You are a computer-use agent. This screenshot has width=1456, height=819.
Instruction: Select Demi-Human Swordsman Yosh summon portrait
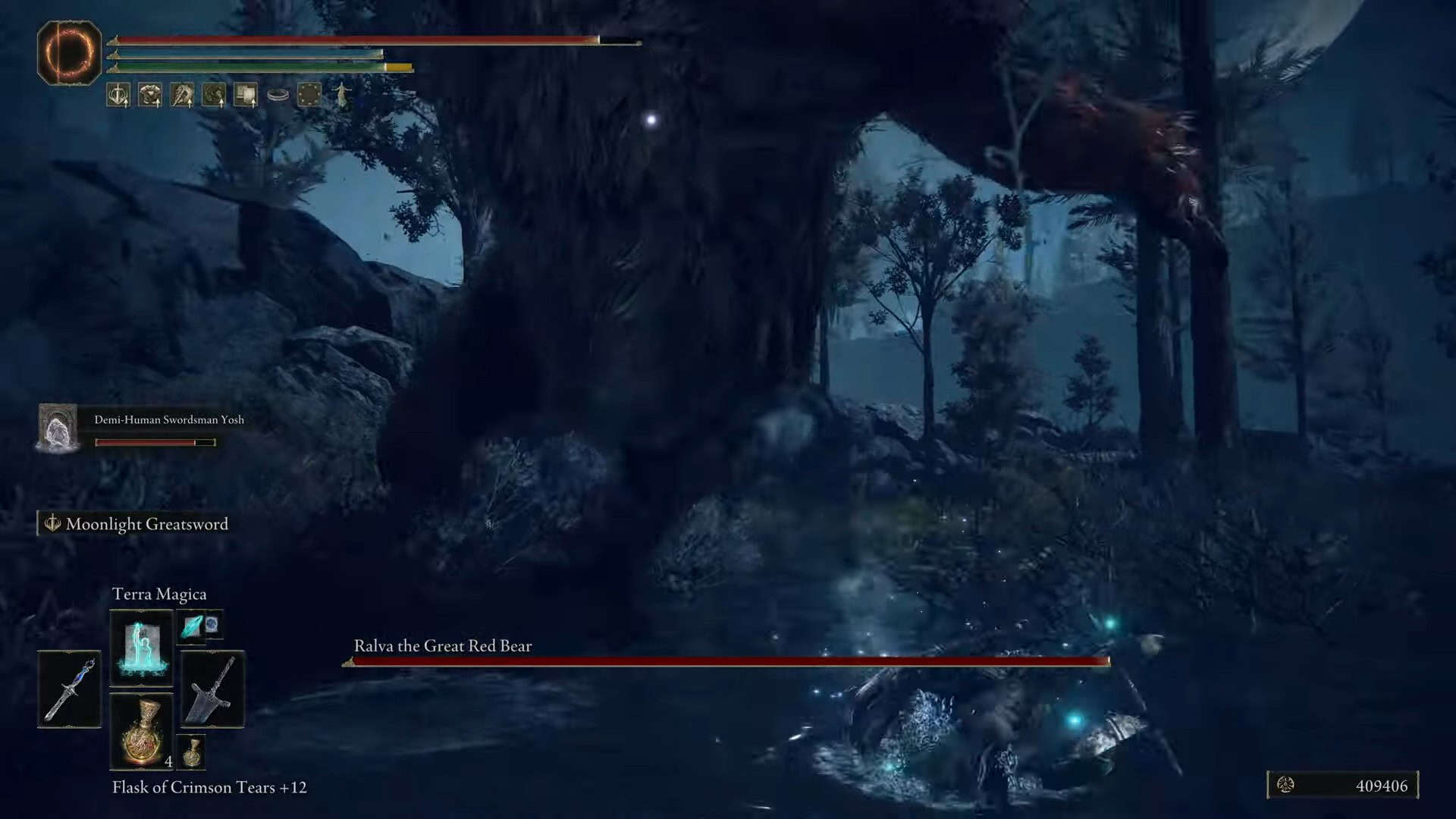tap(58, 428)
